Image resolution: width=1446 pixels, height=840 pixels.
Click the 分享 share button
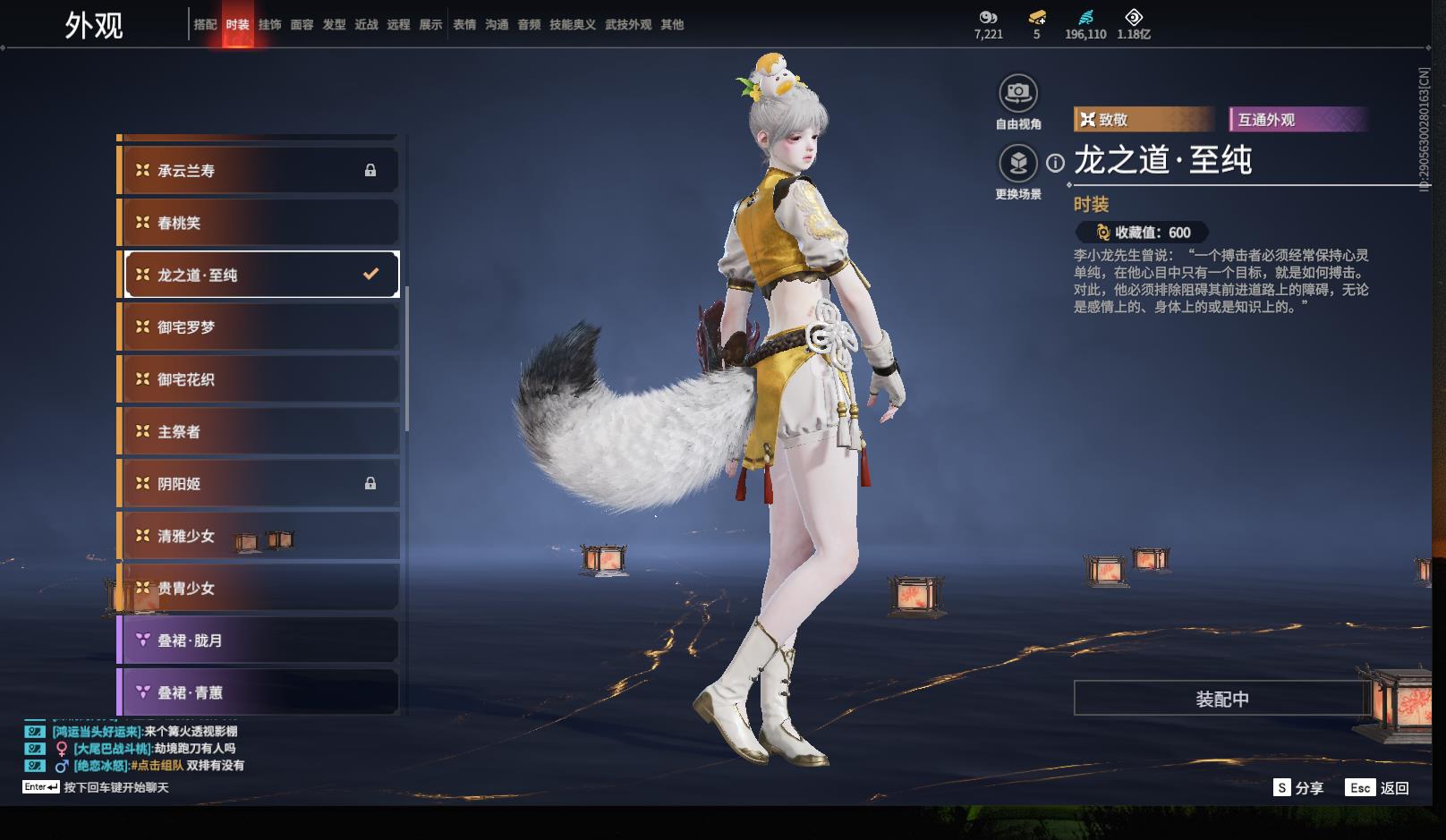tap(1299, 788)
